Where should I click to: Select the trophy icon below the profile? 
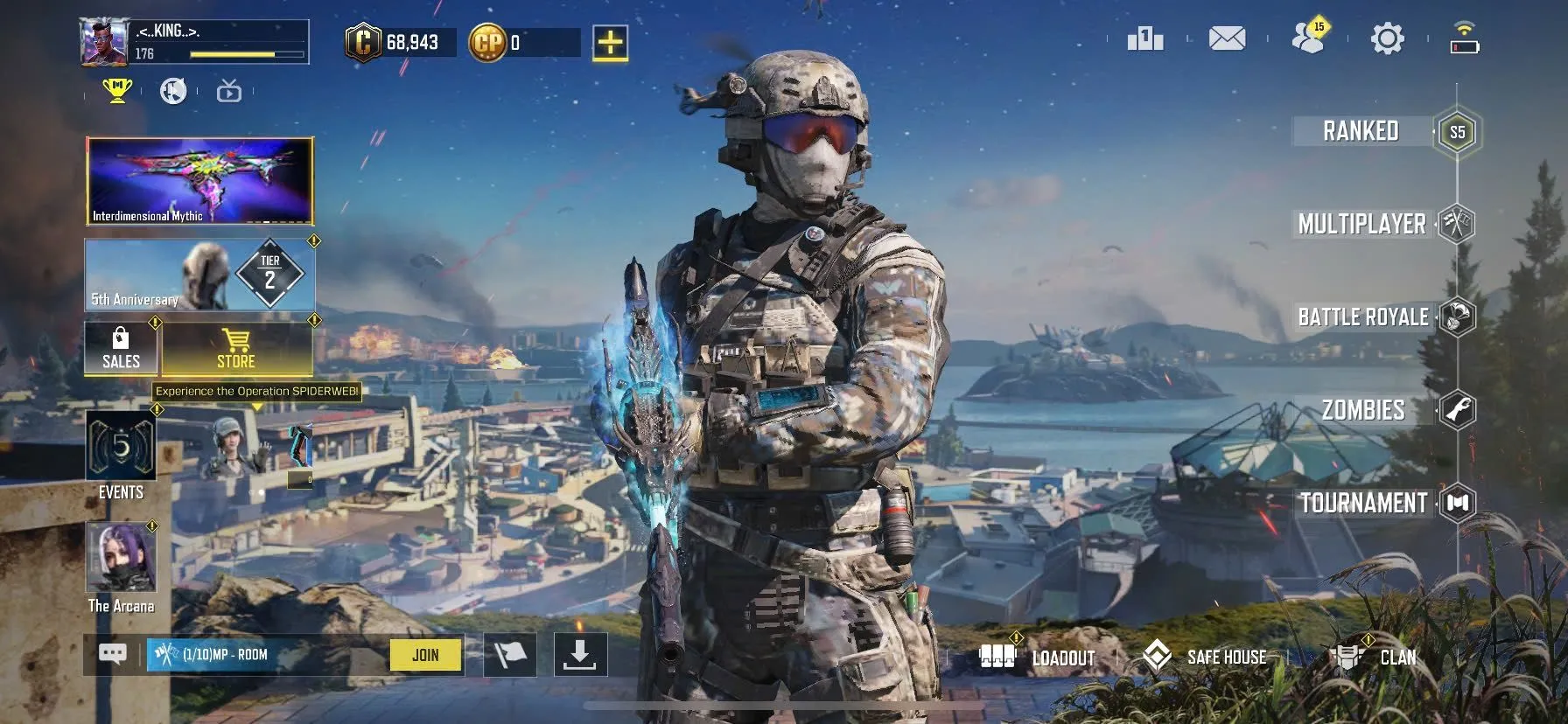point(119,90)
